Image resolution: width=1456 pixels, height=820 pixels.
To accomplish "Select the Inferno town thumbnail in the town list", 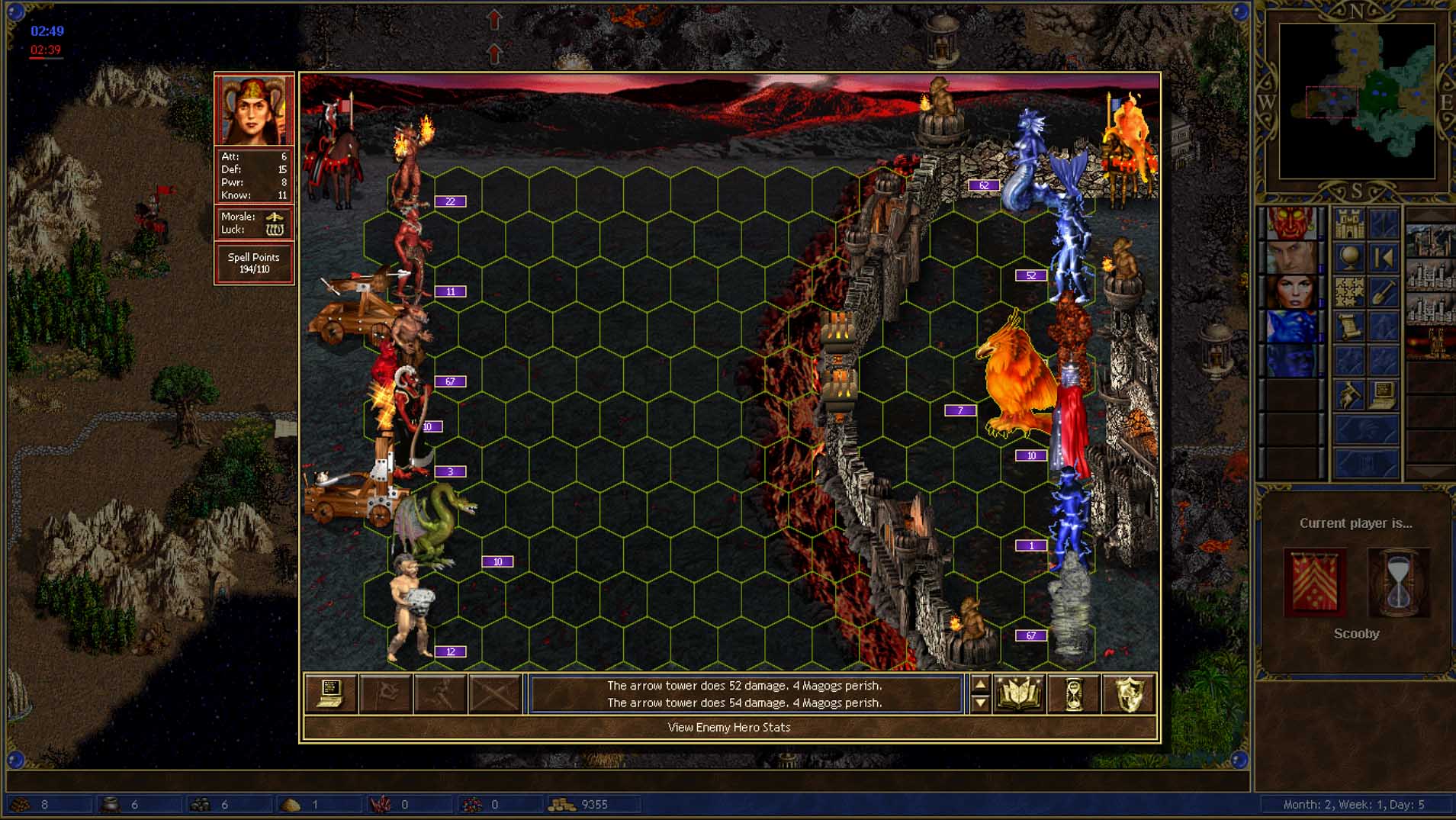I will tap(1430, 343).
